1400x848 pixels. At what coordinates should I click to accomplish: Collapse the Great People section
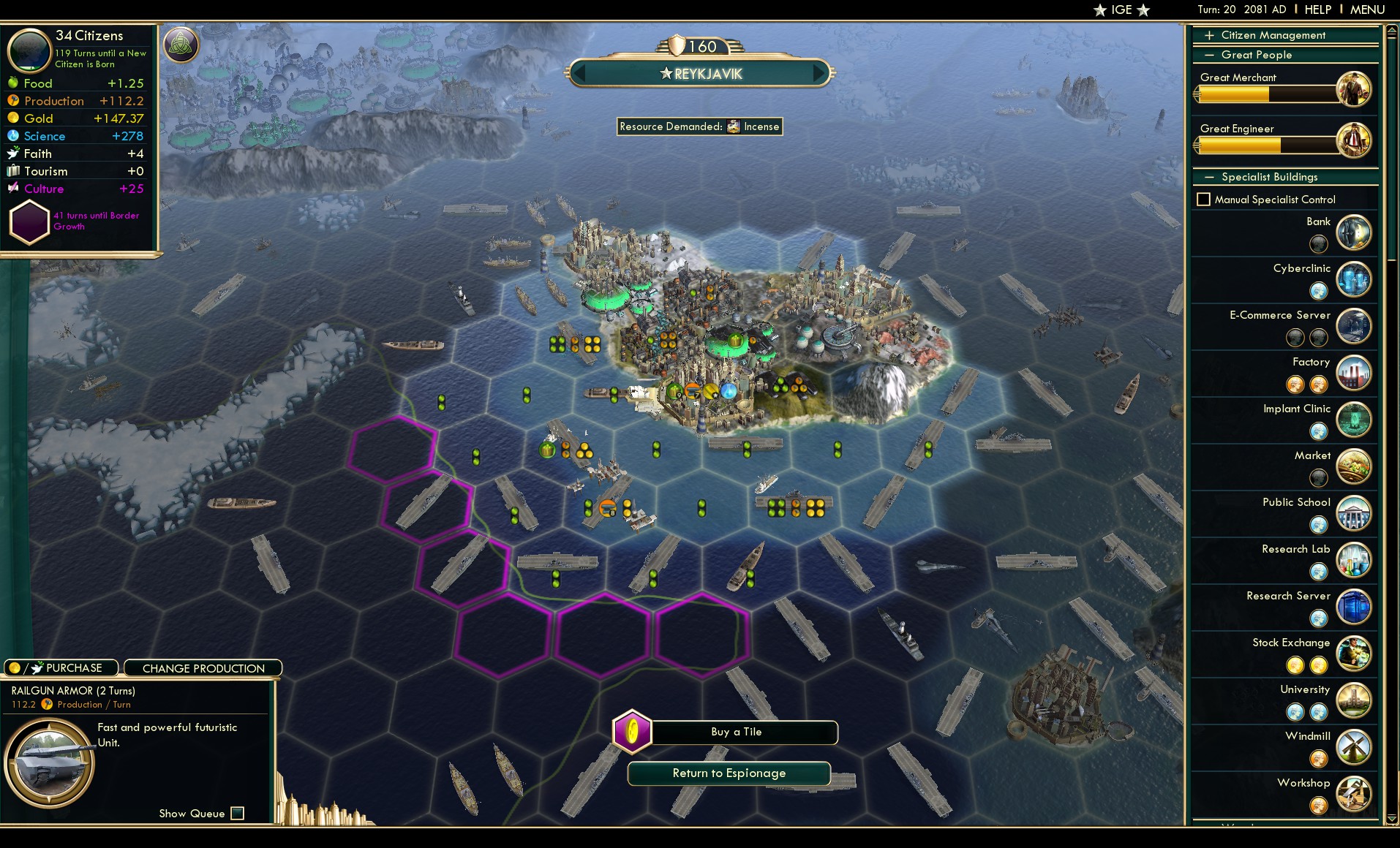(1211, 55)
